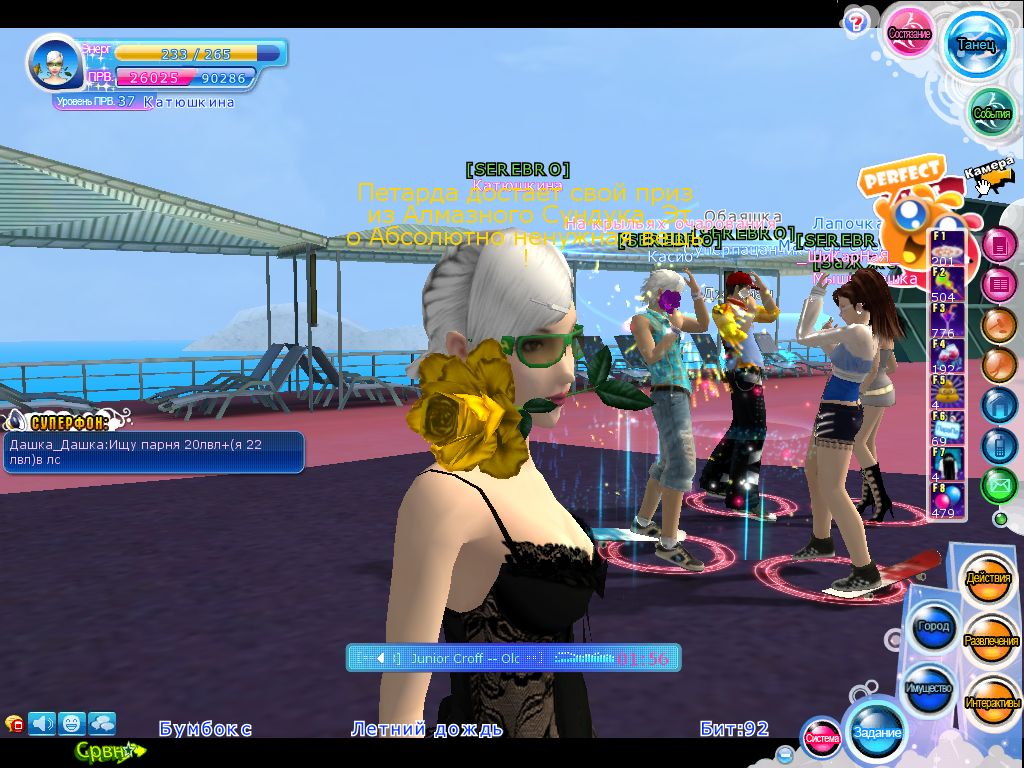Open the Задание quest button
The image size is (1024, 768).
click(876, 732)
